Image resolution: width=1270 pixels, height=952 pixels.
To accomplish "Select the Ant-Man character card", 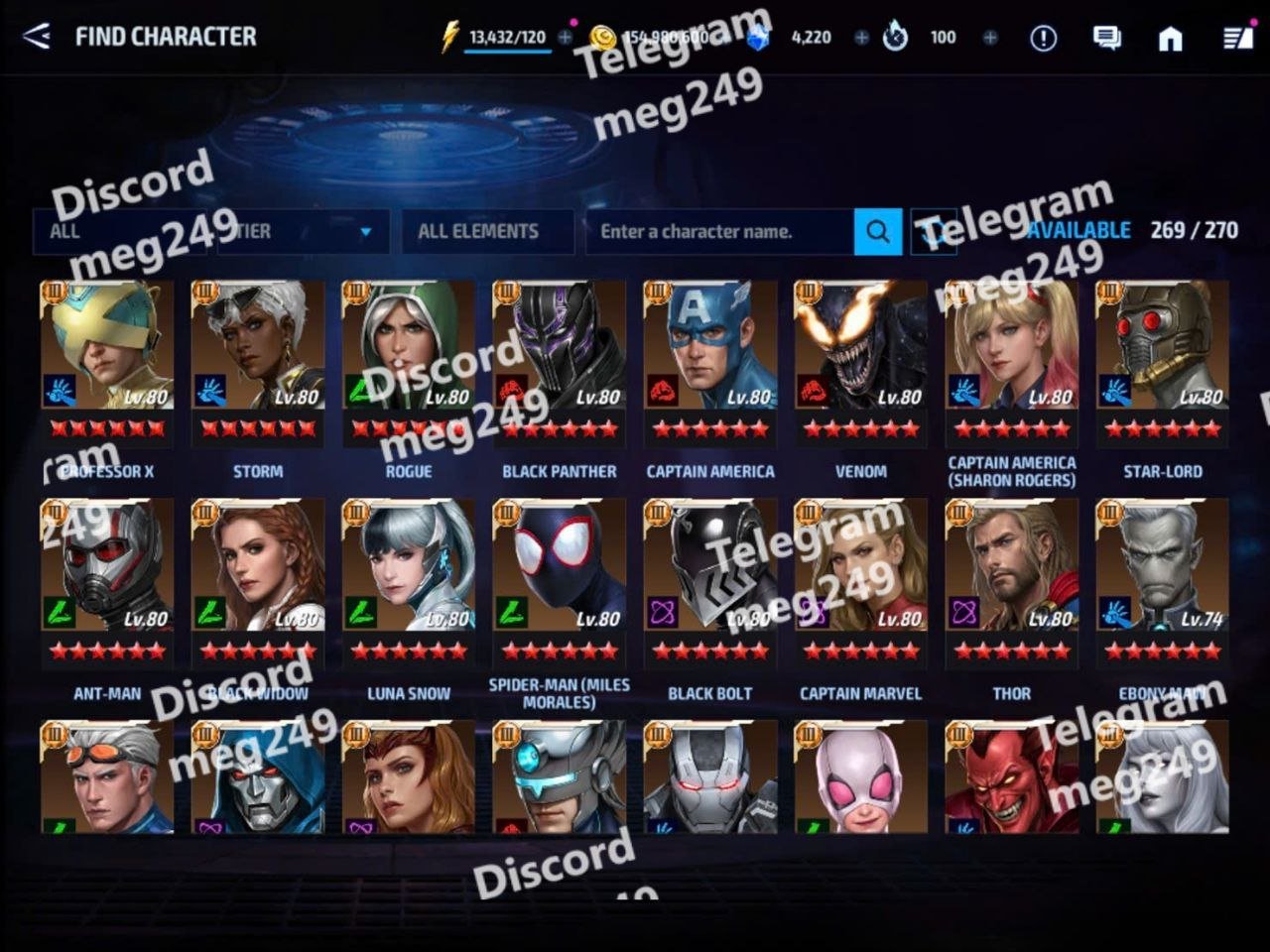I will tap(107, 583).
